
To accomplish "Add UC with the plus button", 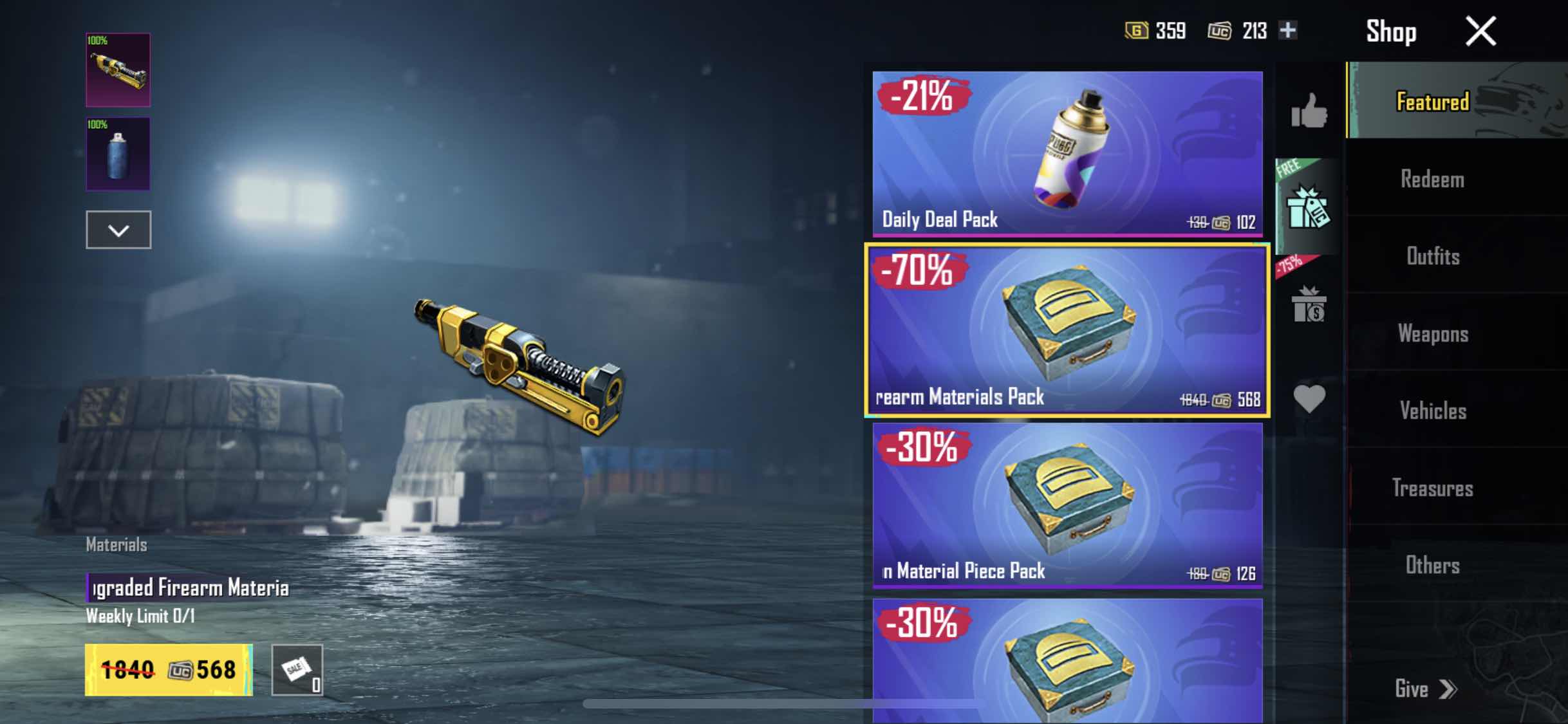I will [1288, 30].
